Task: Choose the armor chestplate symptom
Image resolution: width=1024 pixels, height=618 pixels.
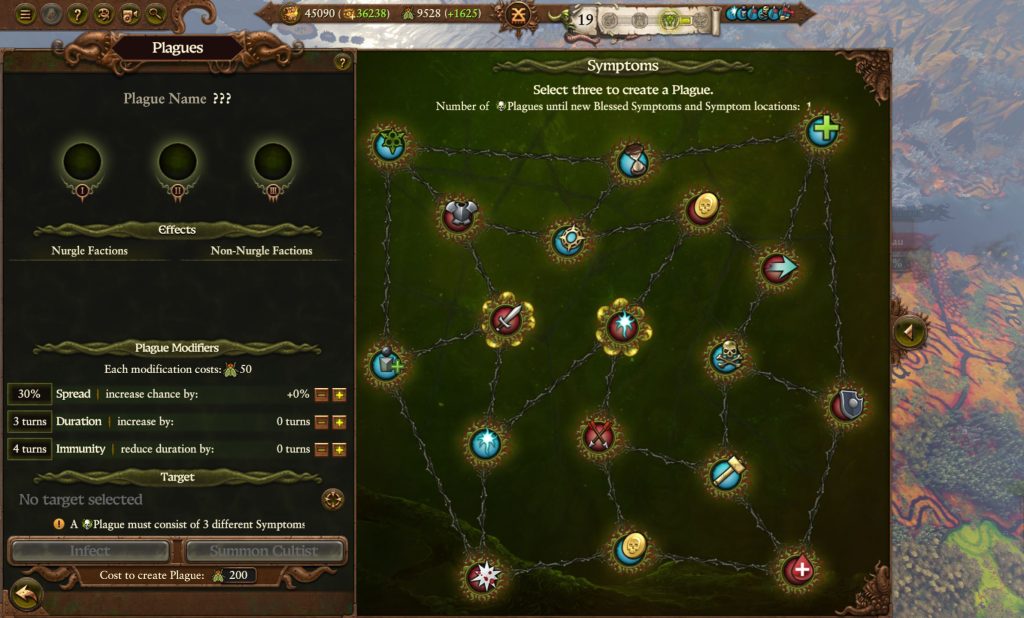Action: tap(460, 214)
